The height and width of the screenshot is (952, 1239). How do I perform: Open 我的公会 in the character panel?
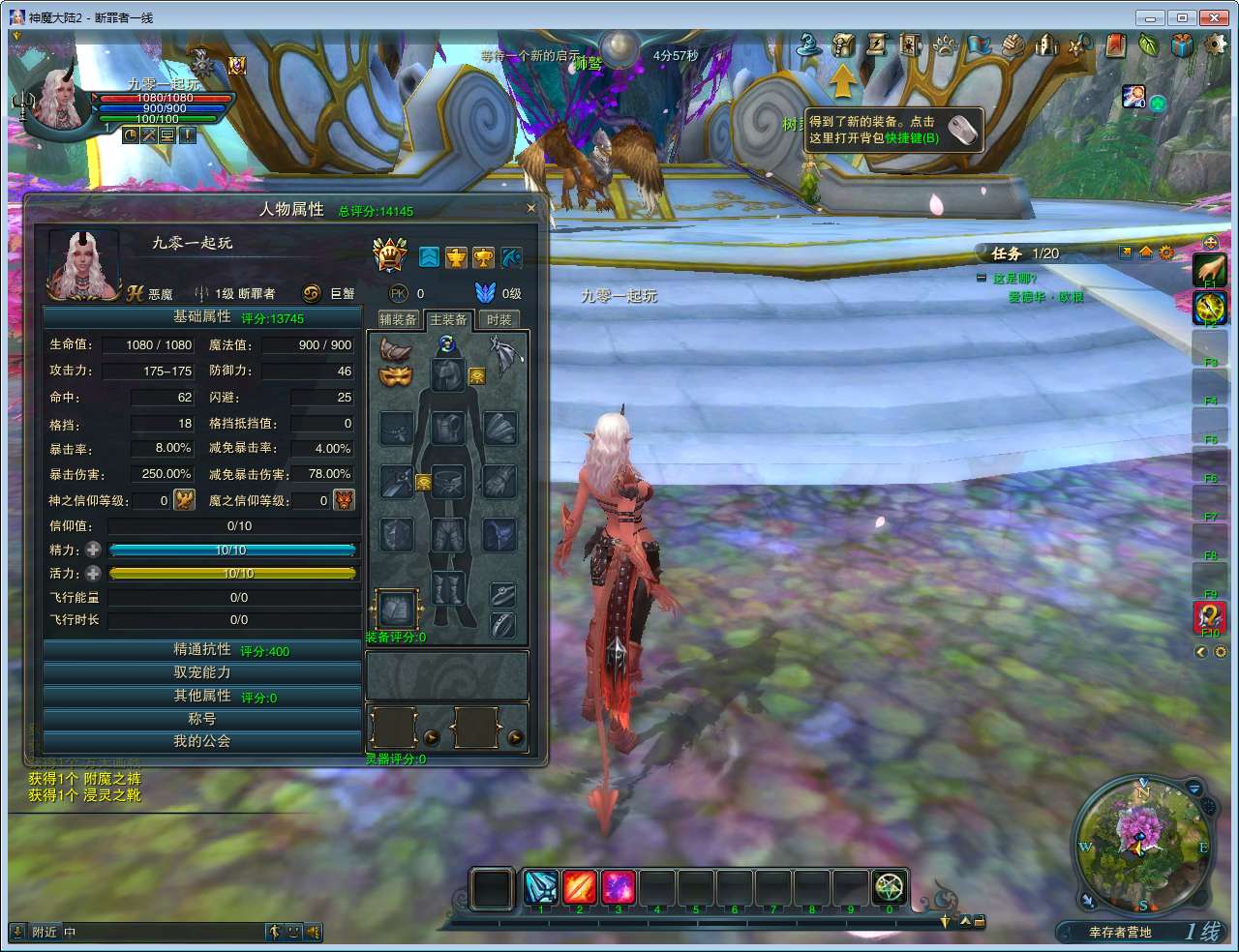click(202, 741)
